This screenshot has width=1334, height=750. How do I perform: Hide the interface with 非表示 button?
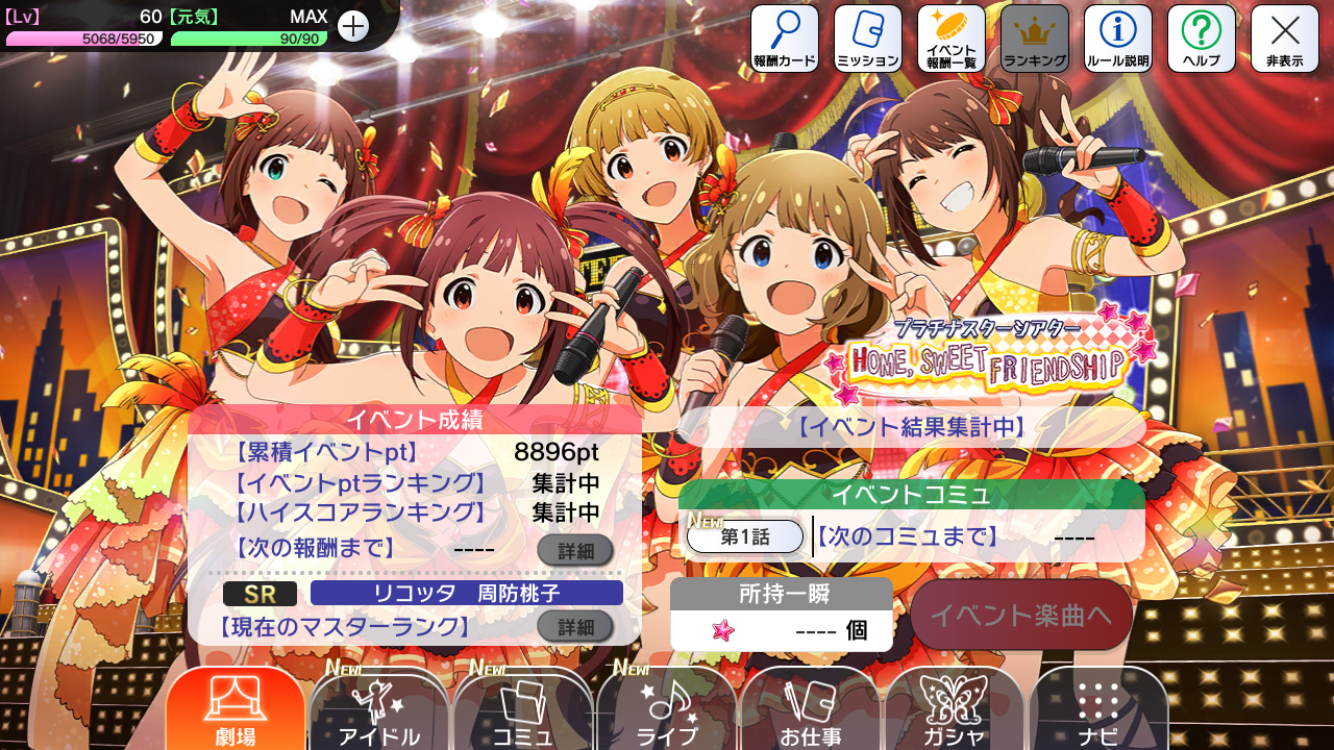pyautogui.click(x=1285, y=39)
